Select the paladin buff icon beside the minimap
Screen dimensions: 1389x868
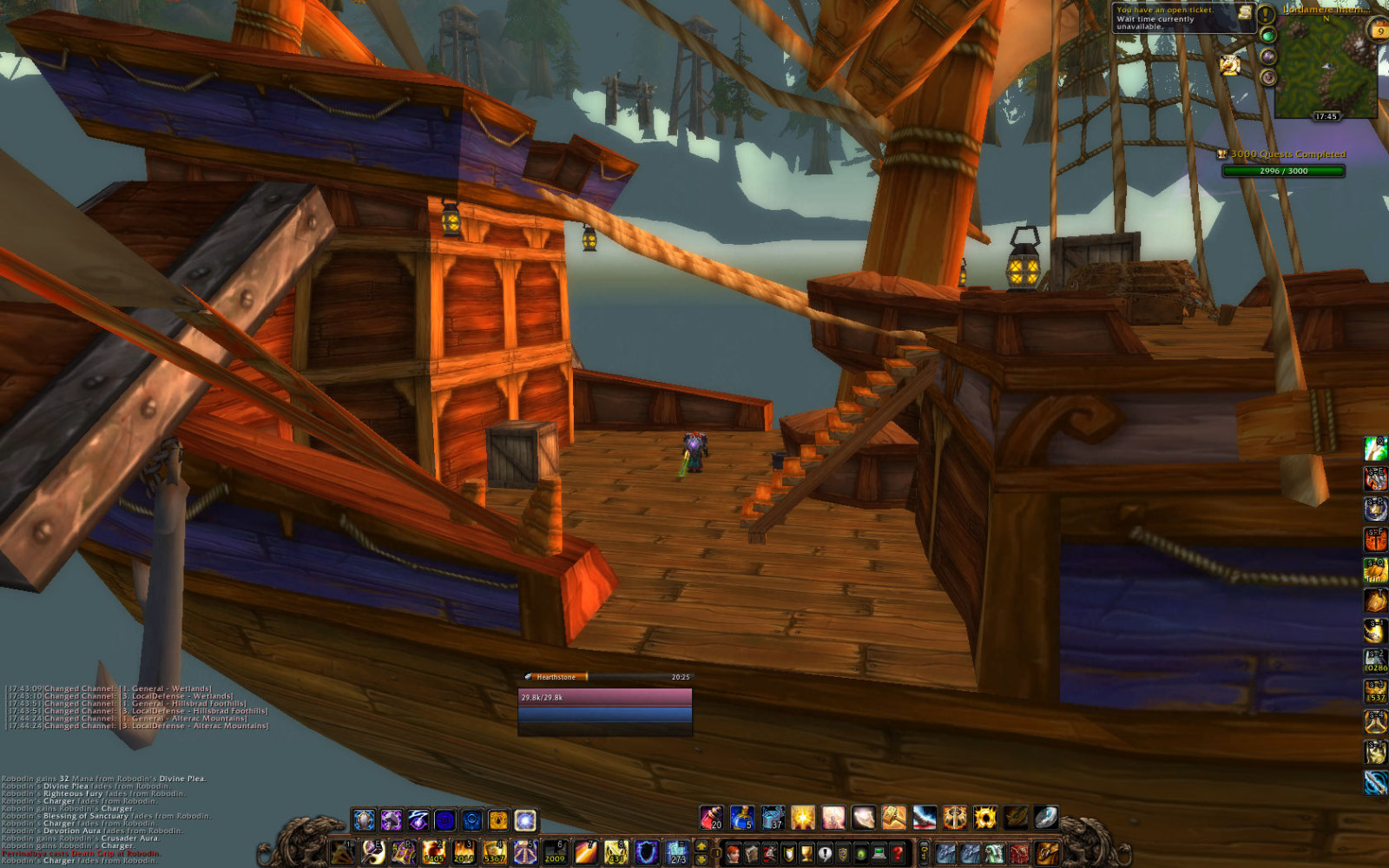point(1229,64)
